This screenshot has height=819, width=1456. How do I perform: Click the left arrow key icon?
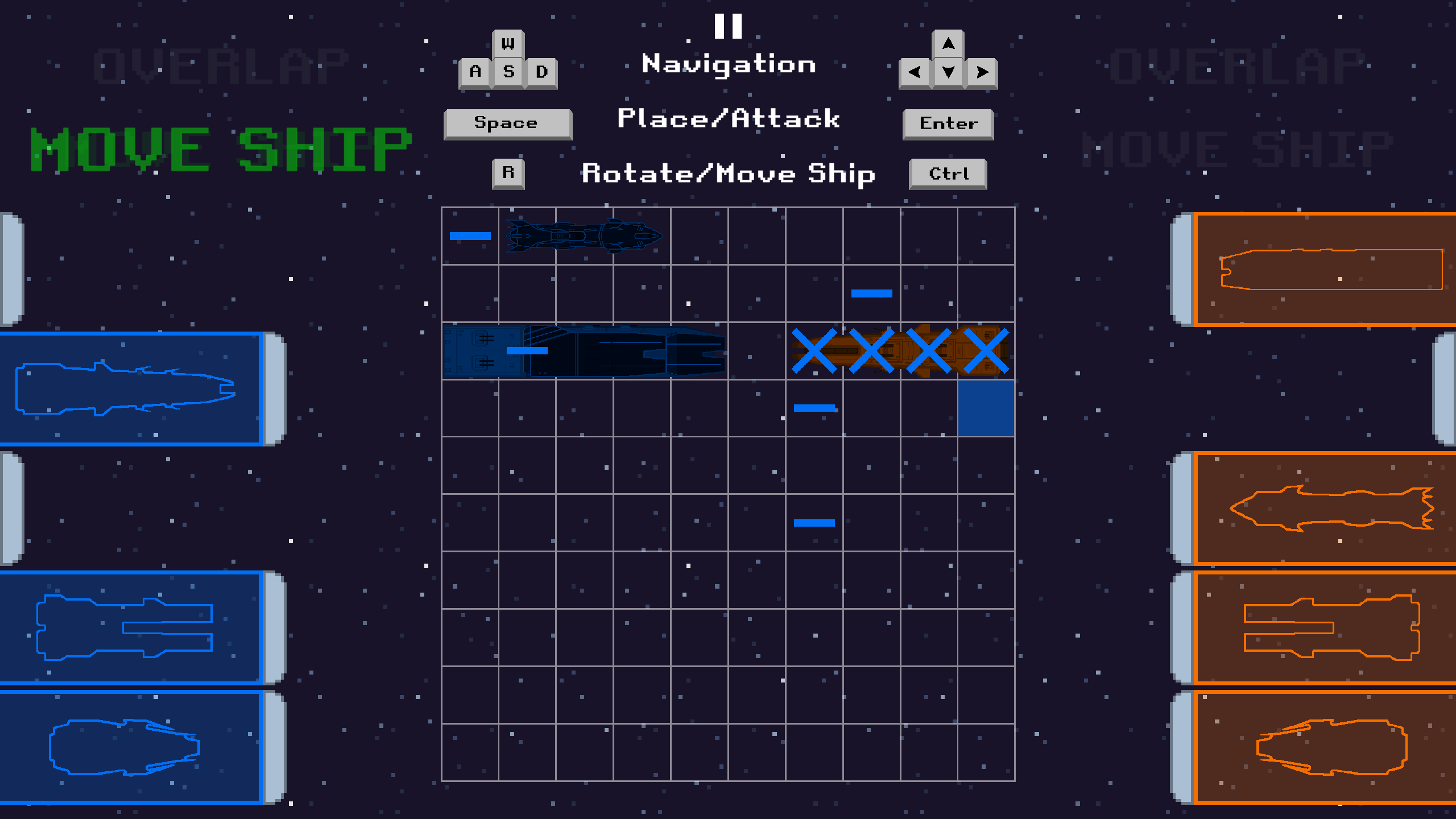[x=916, y=72]
